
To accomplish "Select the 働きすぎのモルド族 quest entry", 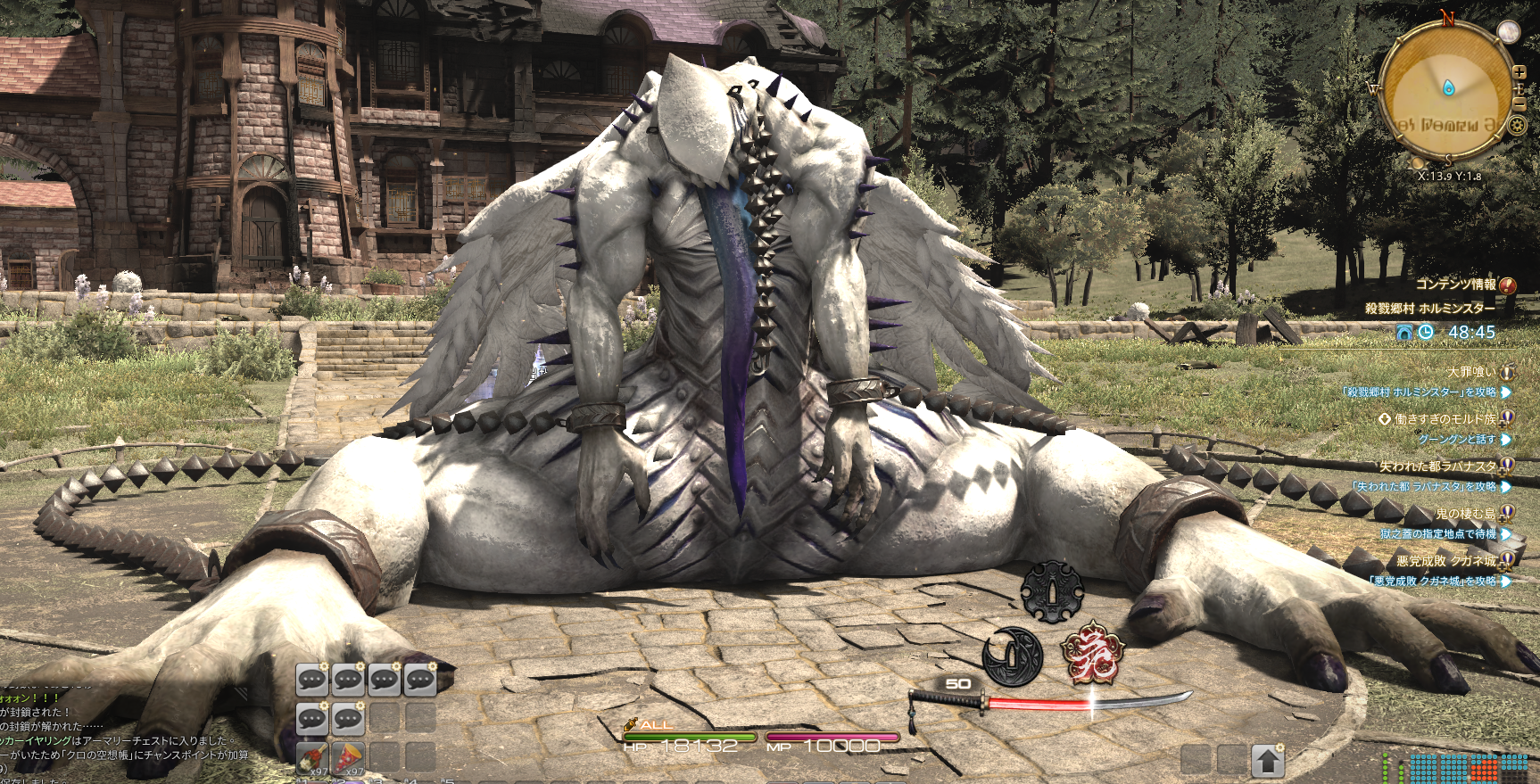I will (1445, 418).
